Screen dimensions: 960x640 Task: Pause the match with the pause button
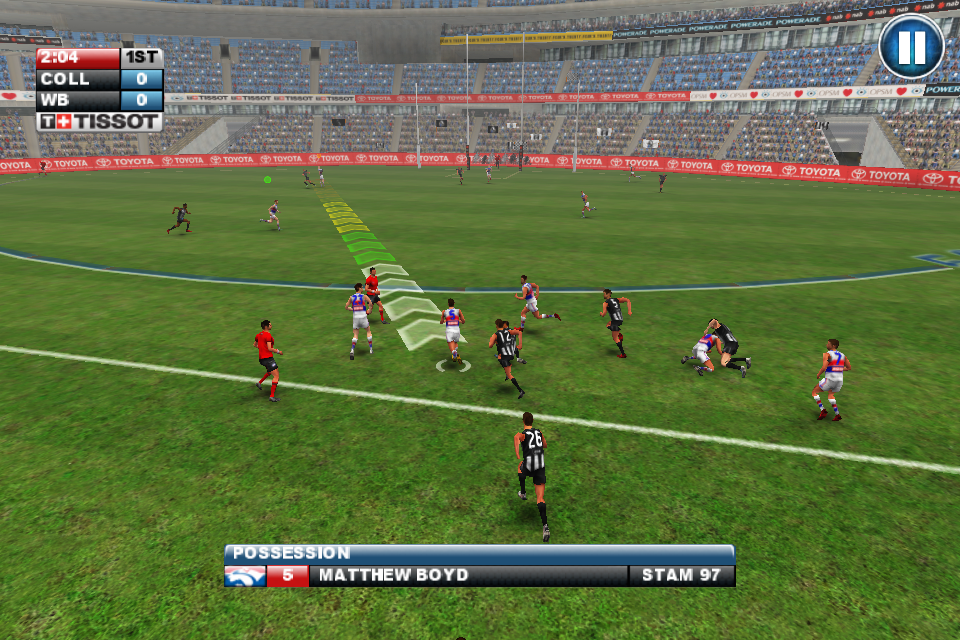pos(911,47)
